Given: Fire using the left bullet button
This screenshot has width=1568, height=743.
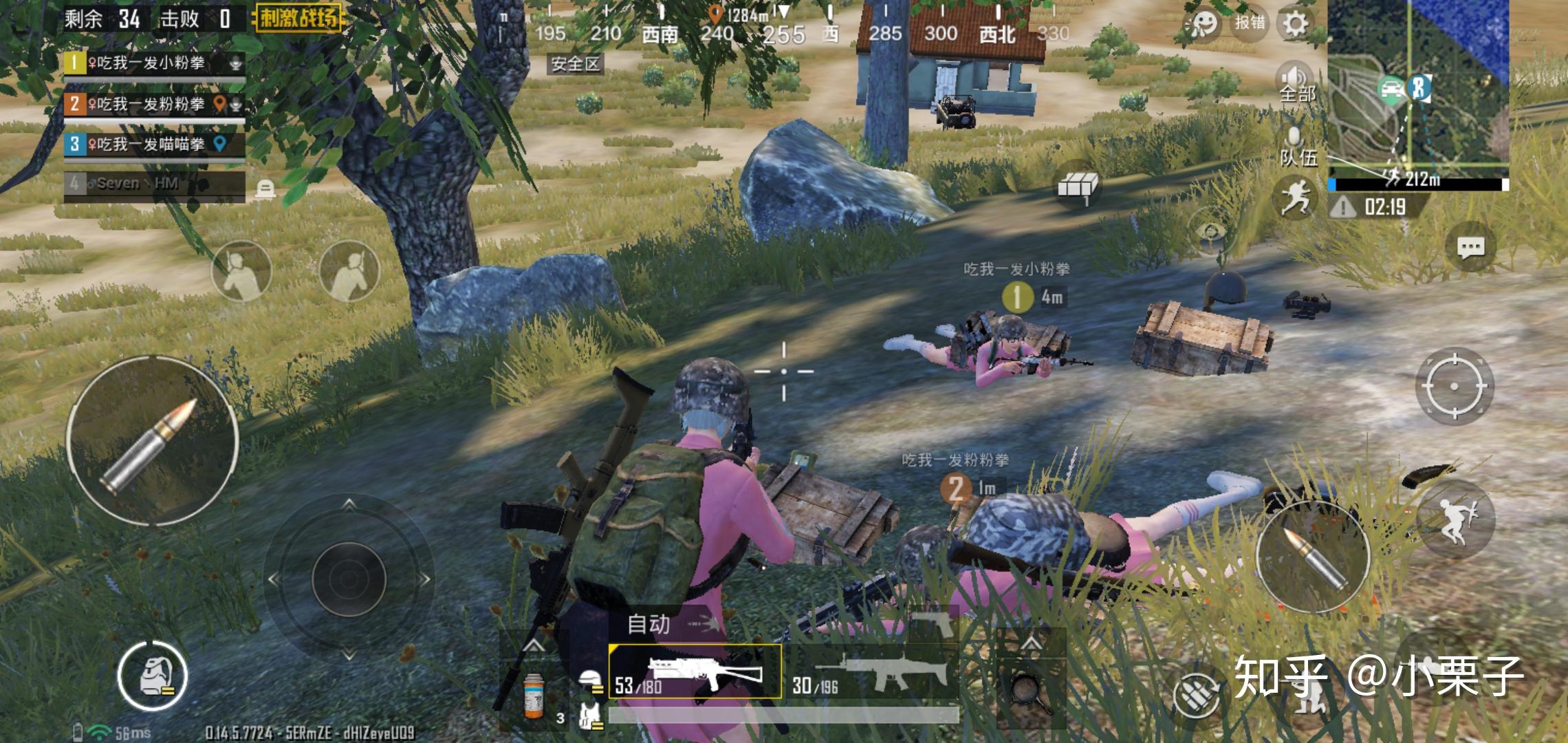Looking at the screenshot, I should pos(153,441).
